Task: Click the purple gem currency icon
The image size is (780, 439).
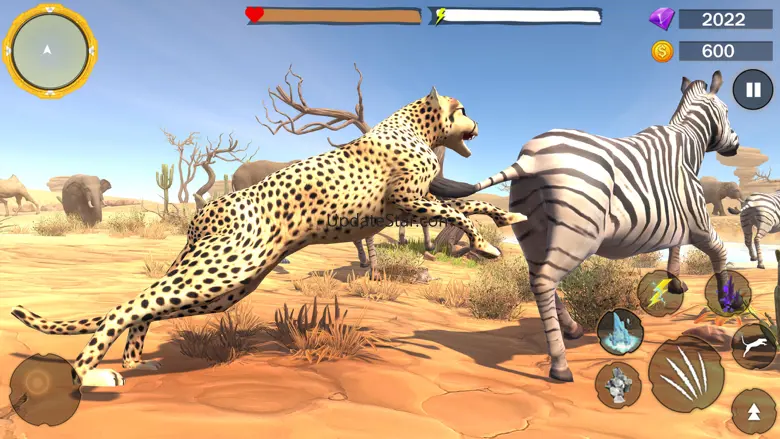Action: 661,19
